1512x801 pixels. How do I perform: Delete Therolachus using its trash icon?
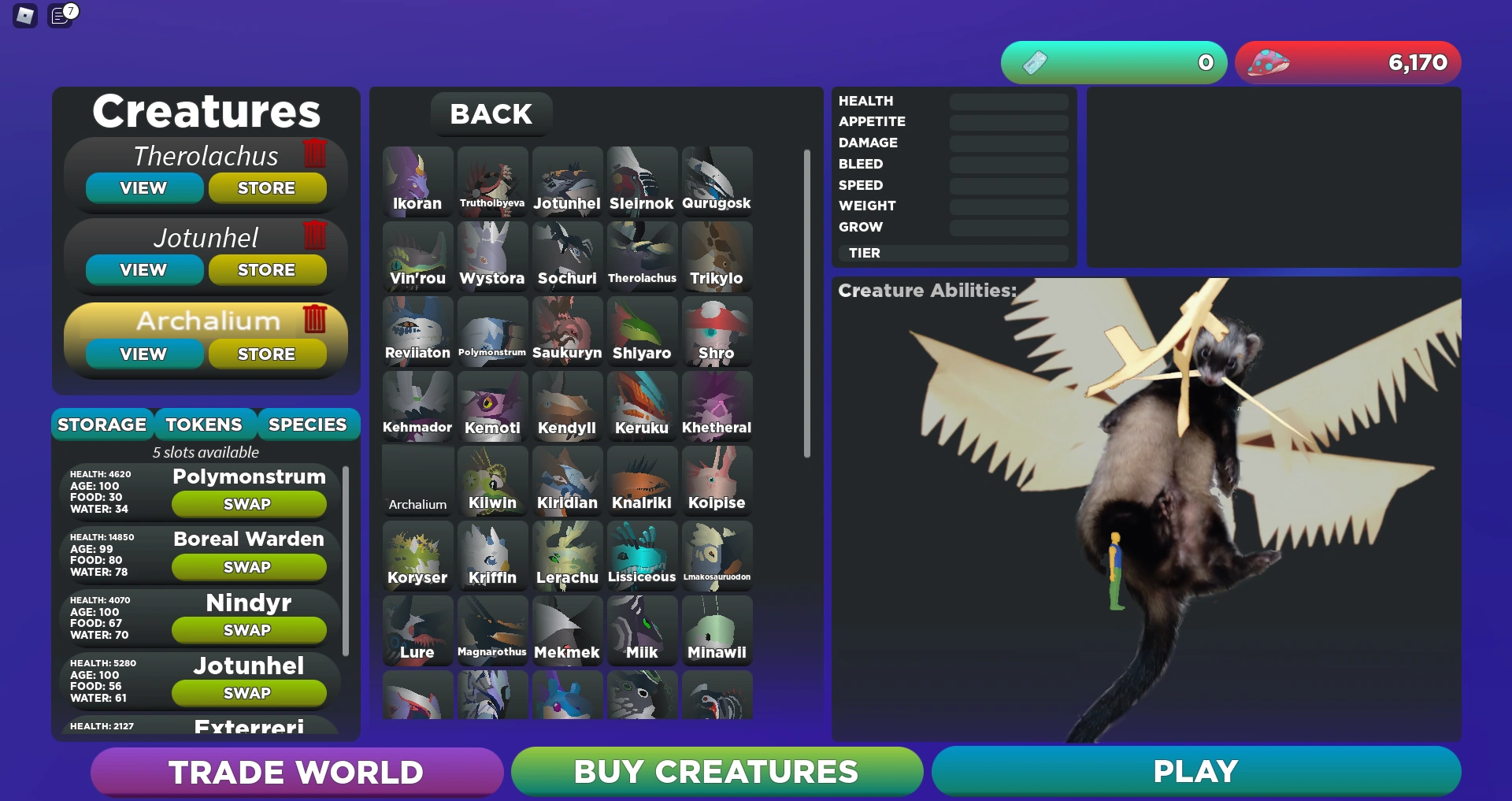pyautogui.click(x=315, y=154)
